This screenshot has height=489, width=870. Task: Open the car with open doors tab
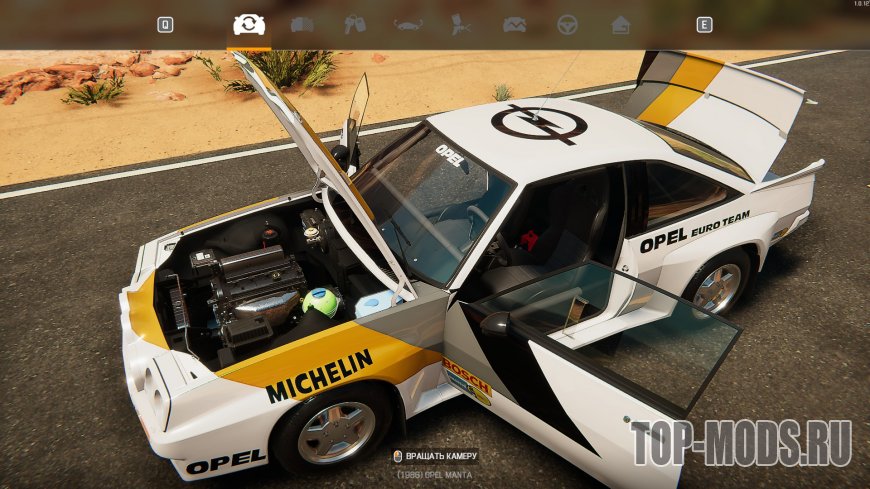pos(302,24)
